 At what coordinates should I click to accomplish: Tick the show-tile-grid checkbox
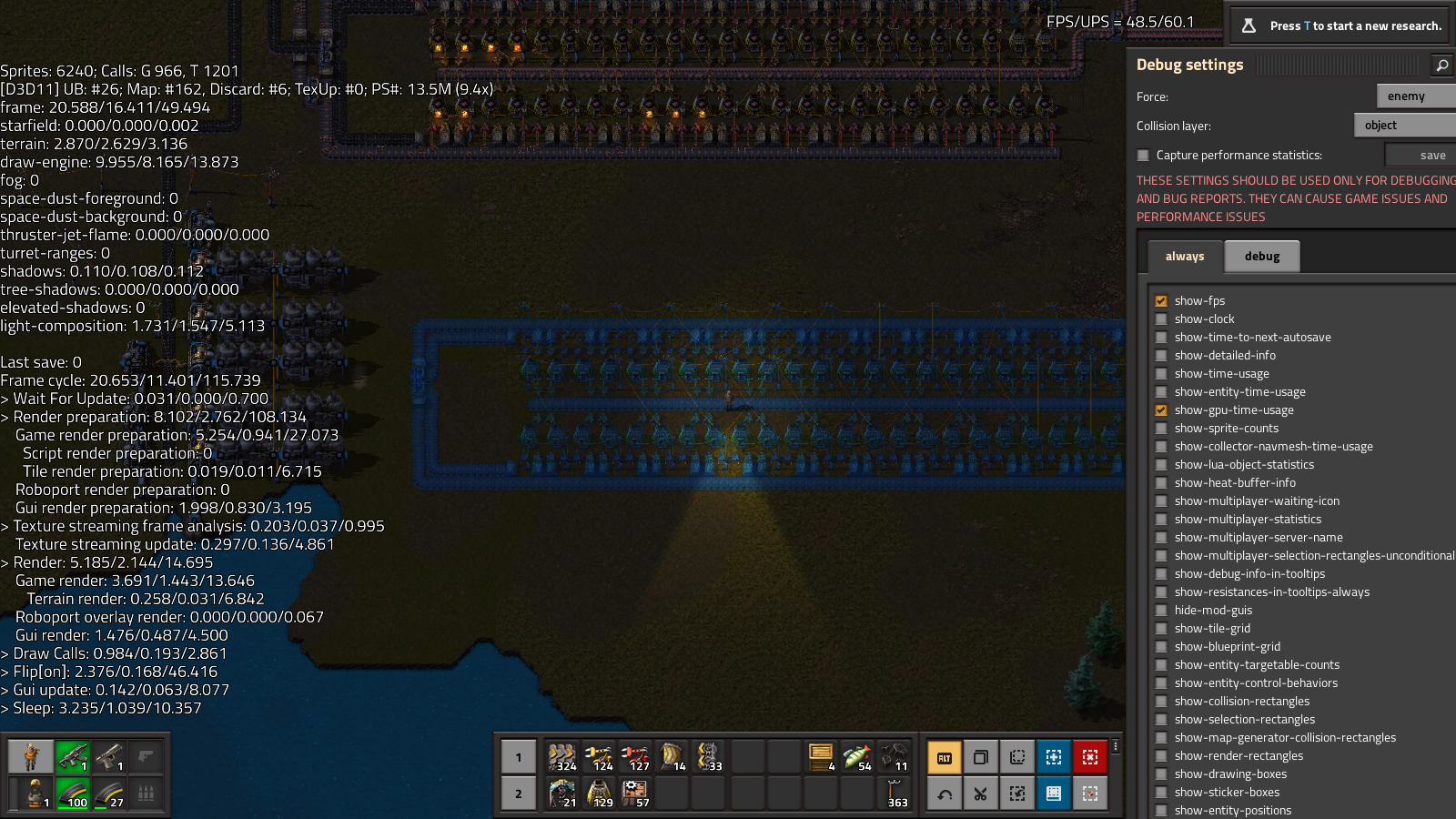coord(1161,629)
